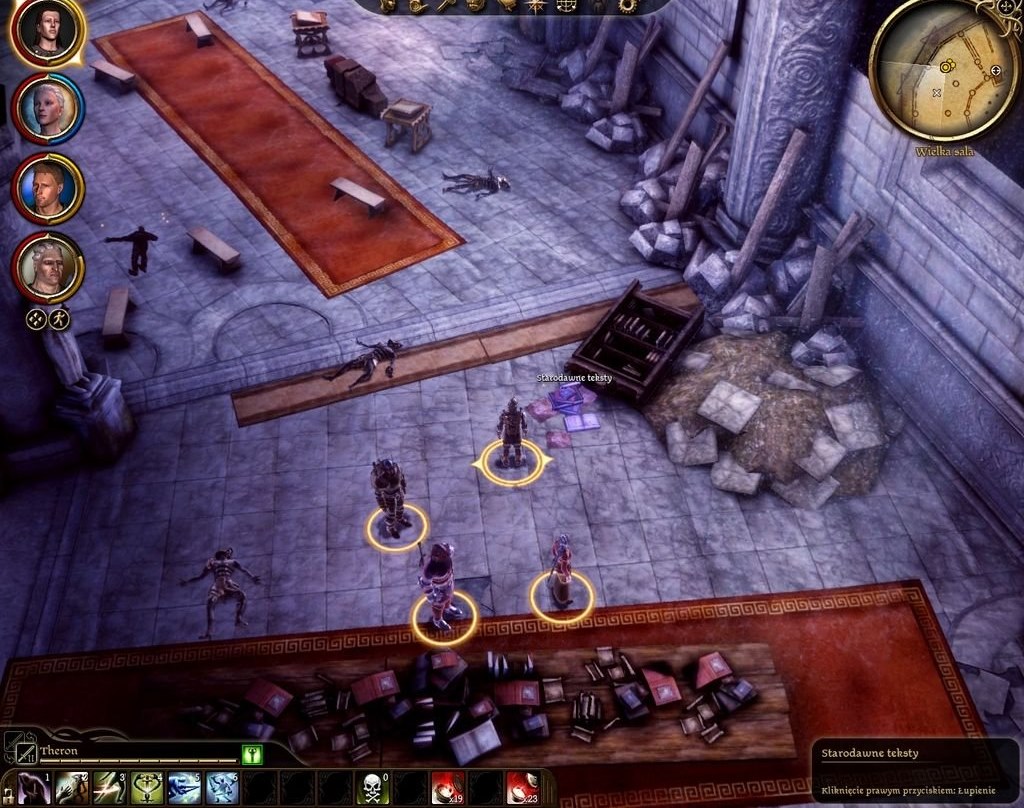Activate the green ability in quickbar slot 4

(148, 788)
